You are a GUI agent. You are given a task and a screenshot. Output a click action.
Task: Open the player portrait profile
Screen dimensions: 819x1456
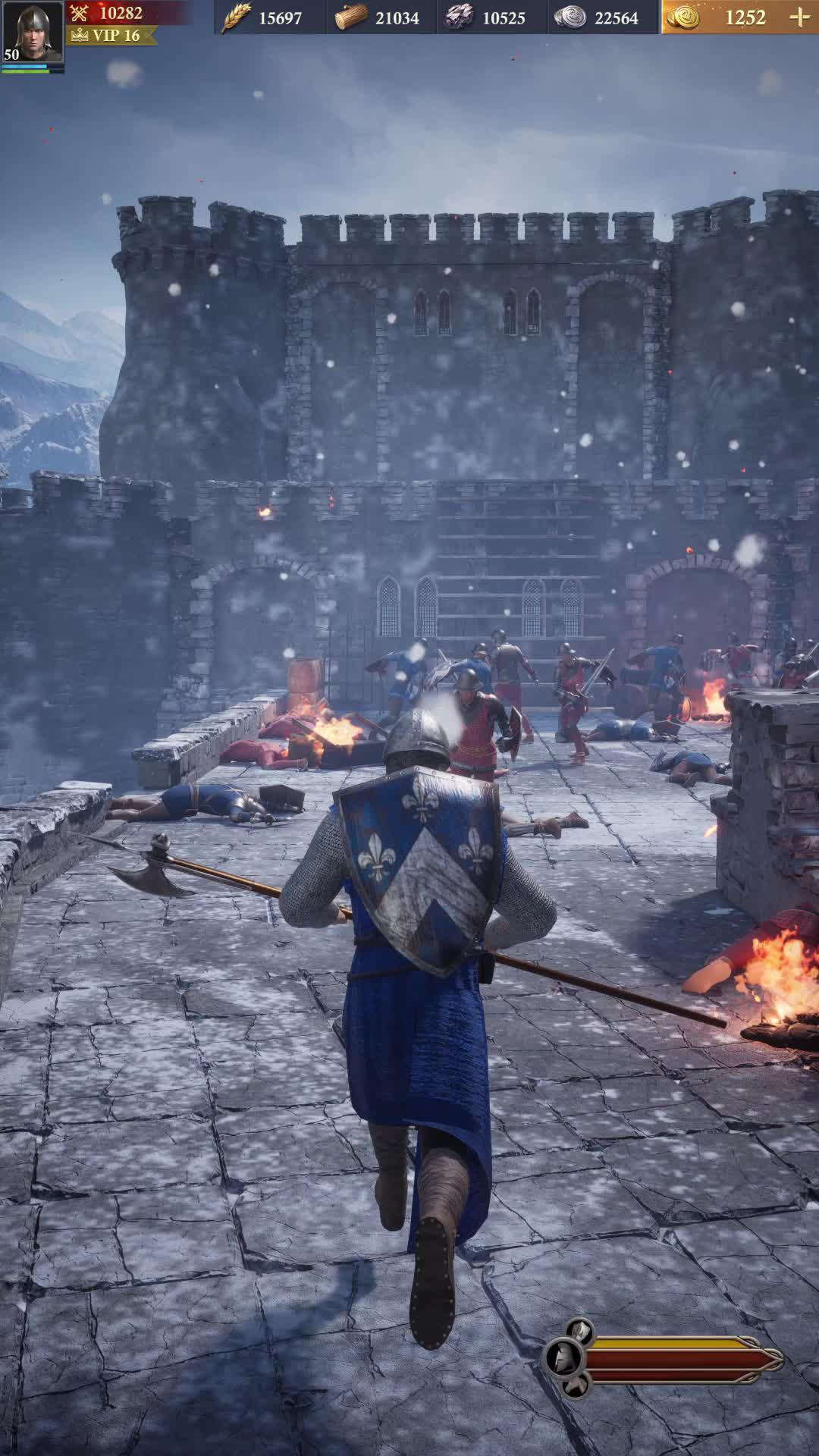click(32, 33)
